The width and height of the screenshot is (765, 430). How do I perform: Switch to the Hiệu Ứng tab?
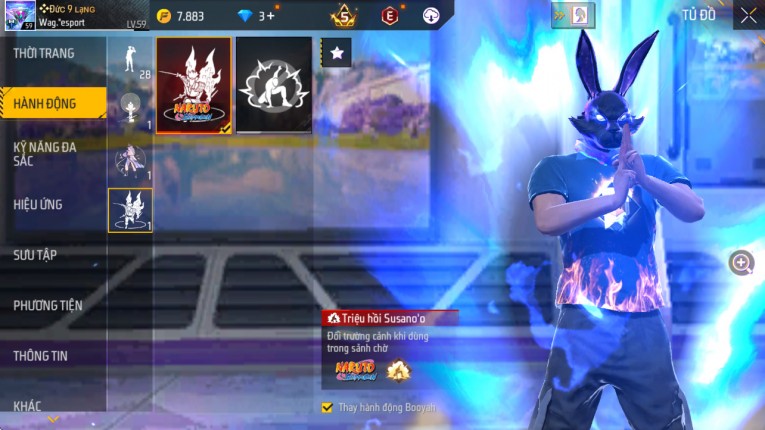[x=39, y=204]
